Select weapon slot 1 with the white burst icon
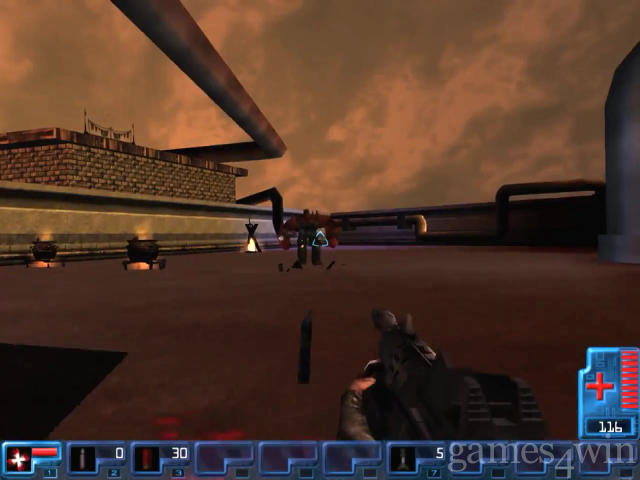Image resolution: width=640 pixels, height=480 pixels. click(31, 459)
